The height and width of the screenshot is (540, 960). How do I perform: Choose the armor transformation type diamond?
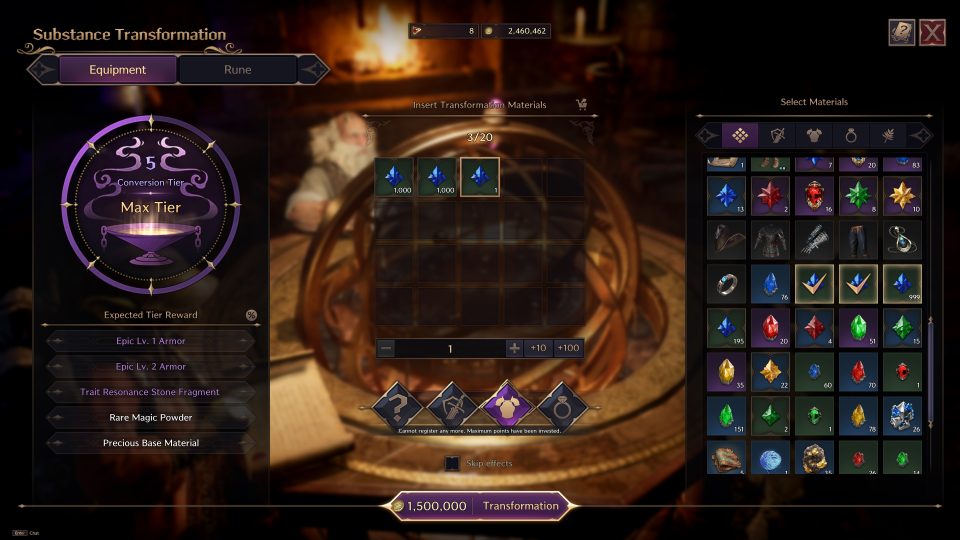click(x=505, y=405)
